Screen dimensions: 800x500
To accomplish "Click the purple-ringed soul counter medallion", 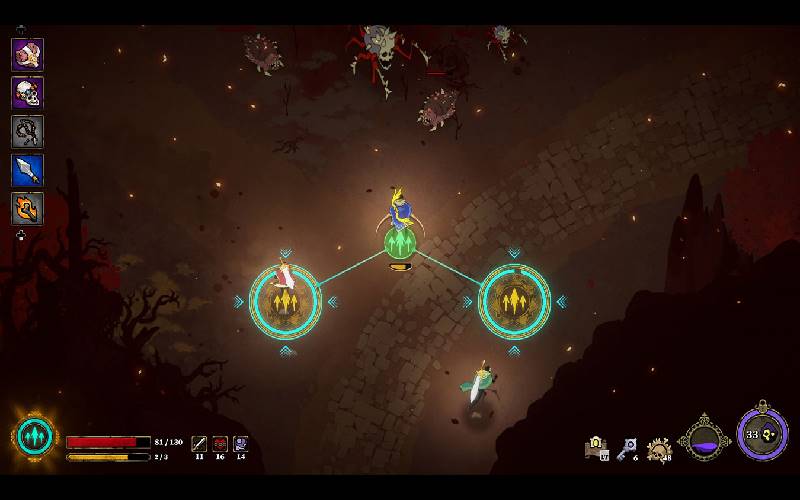I will point(762,435).
